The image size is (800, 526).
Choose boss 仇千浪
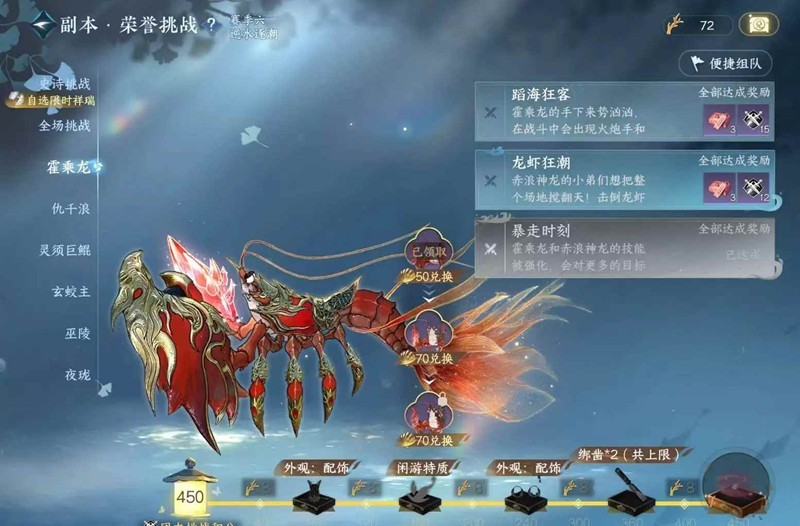coord(72,209)
